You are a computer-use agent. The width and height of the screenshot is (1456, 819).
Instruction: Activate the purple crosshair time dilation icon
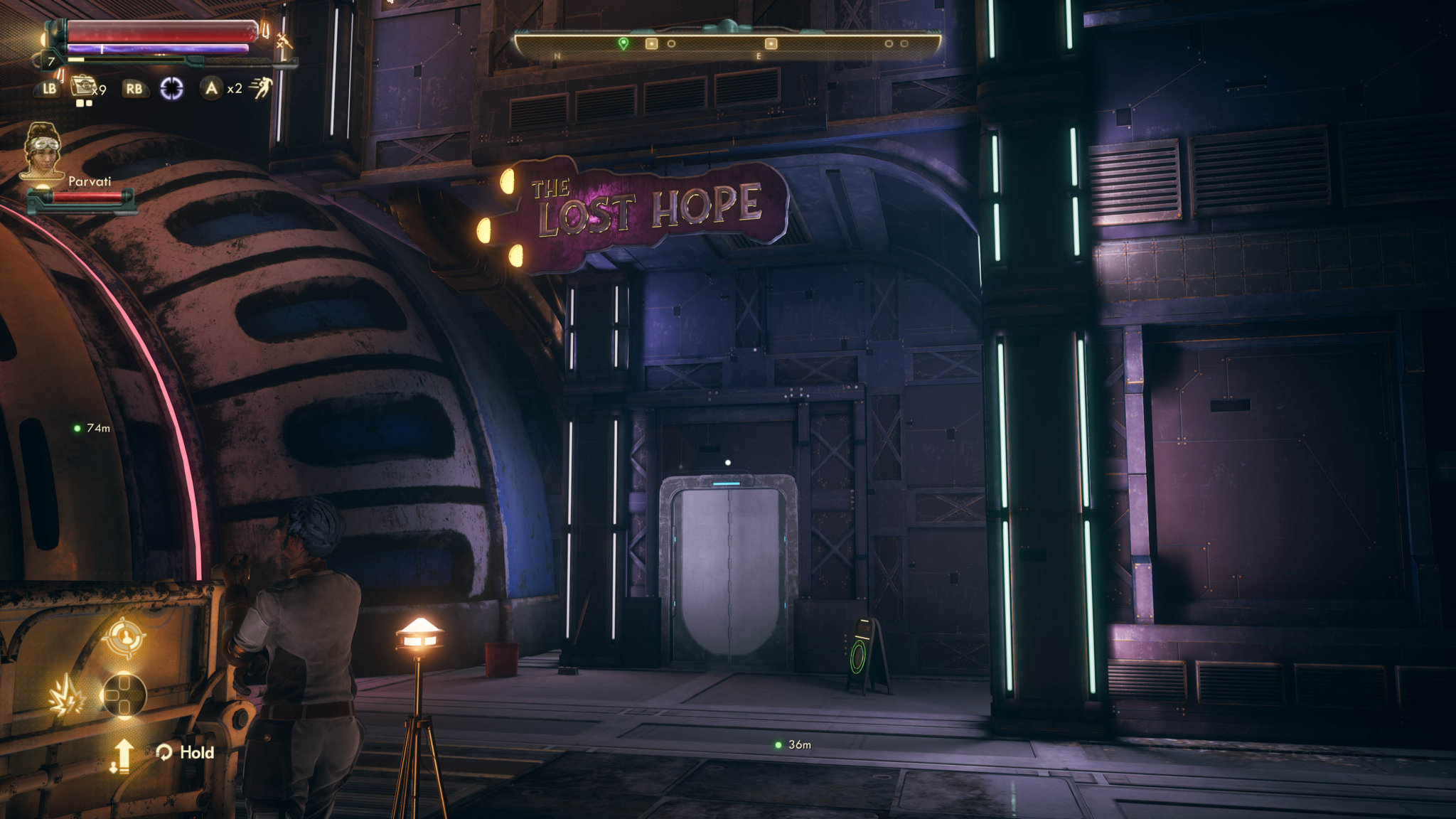[x=171, y=88]
